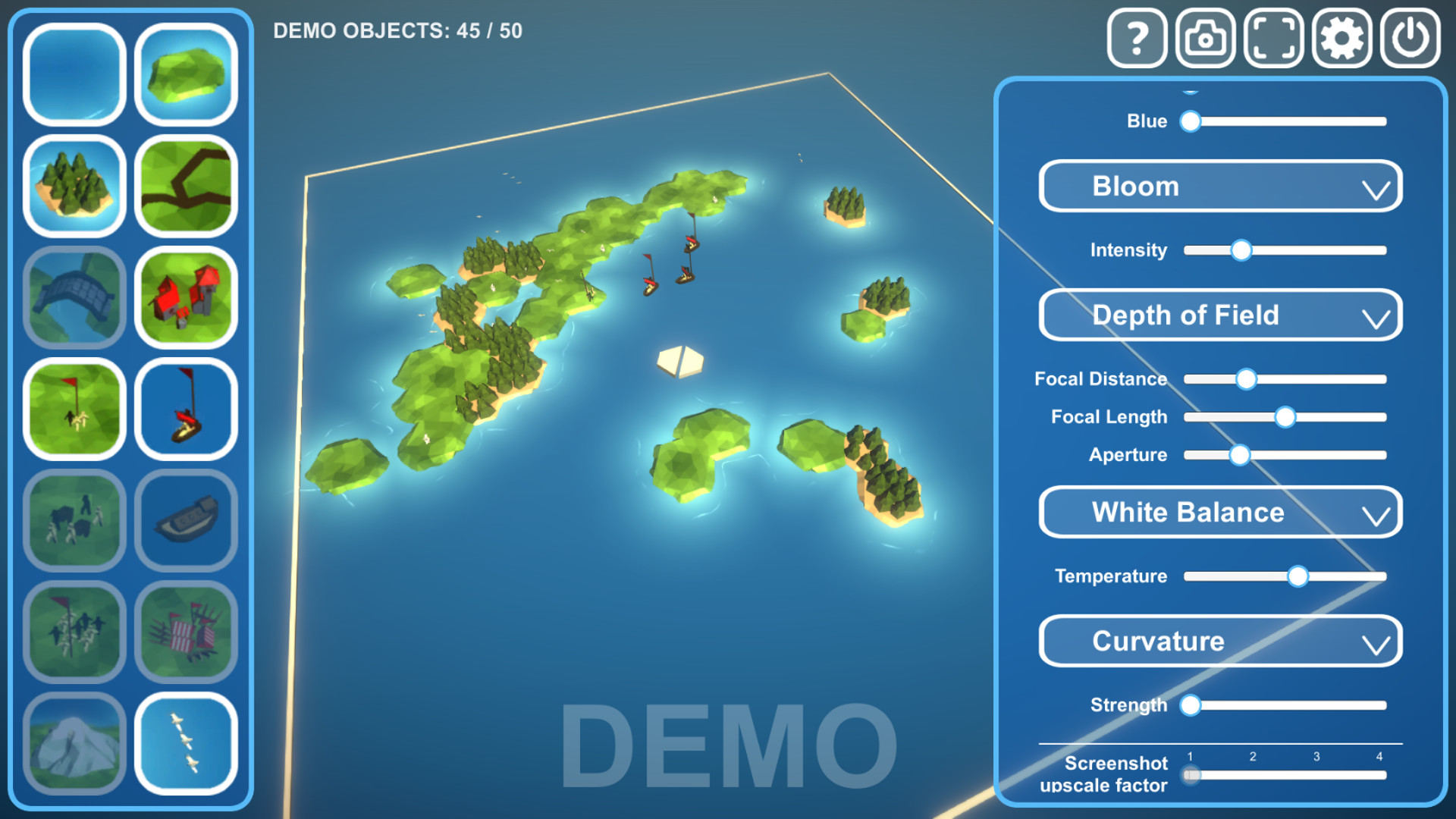1456x819 pixels.
Task: Select the empty water tile option
Action: (74, 74)
